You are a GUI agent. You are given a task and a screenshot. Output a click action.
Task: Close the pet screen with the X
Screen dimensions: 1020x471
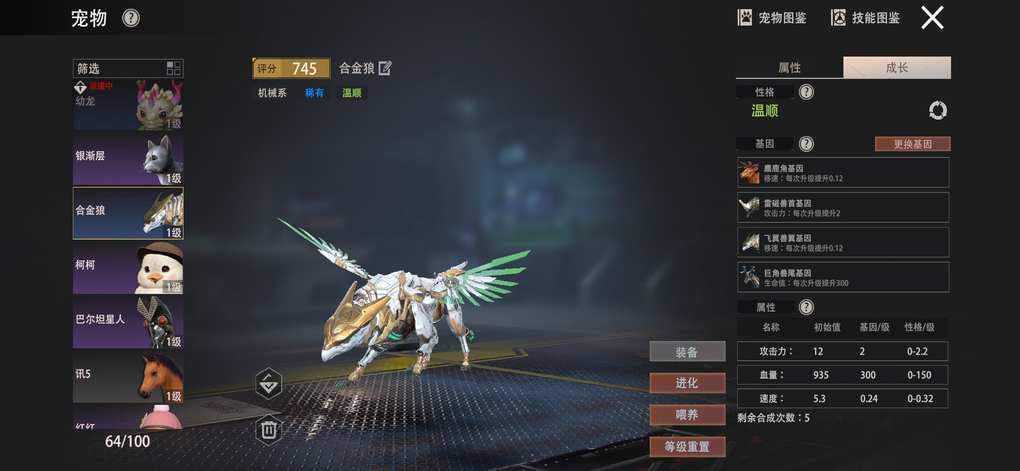932,18
